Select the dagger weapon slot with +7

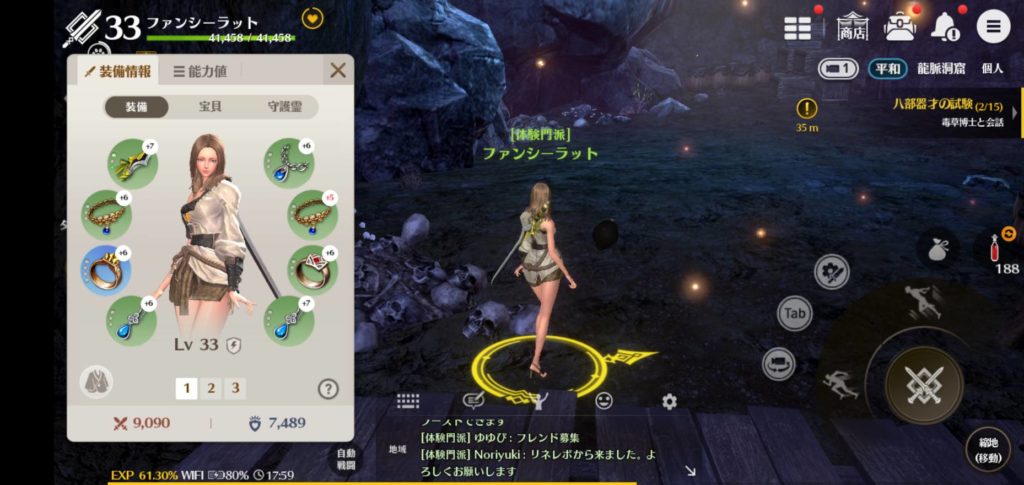[132, 162]
